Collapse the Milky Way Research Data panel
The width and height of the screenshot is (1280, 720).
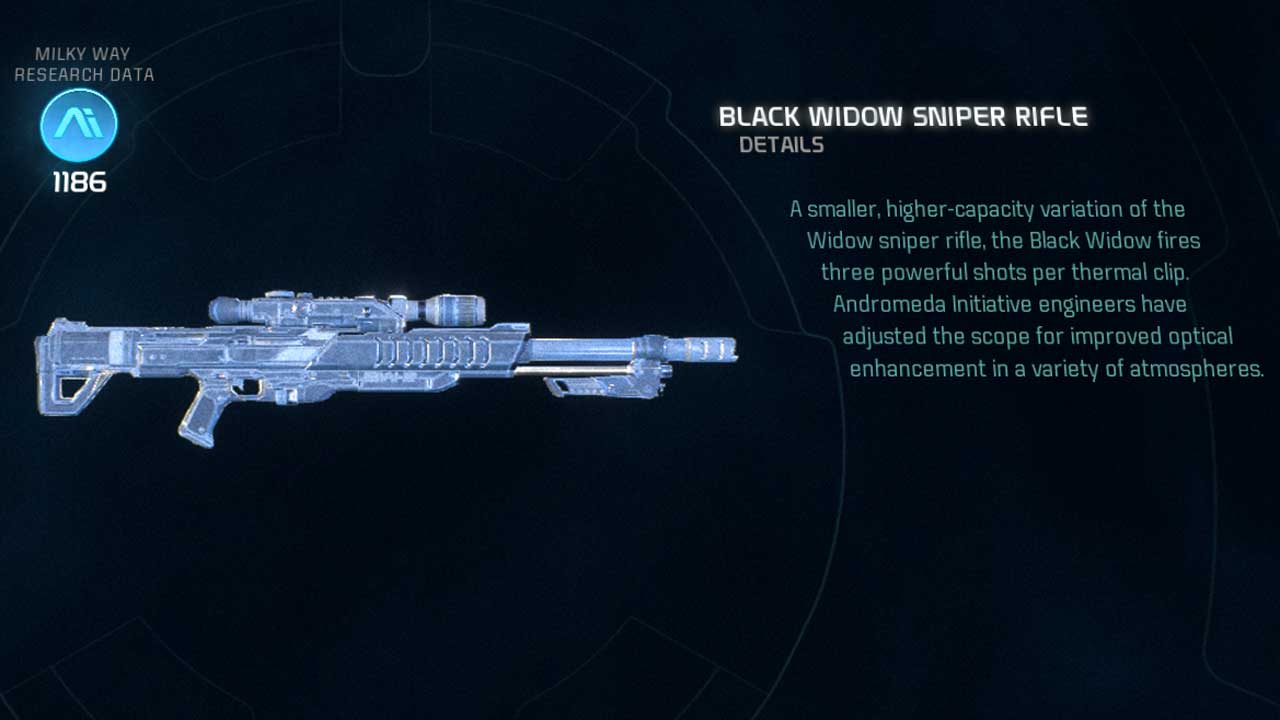[x=85, y=63]
